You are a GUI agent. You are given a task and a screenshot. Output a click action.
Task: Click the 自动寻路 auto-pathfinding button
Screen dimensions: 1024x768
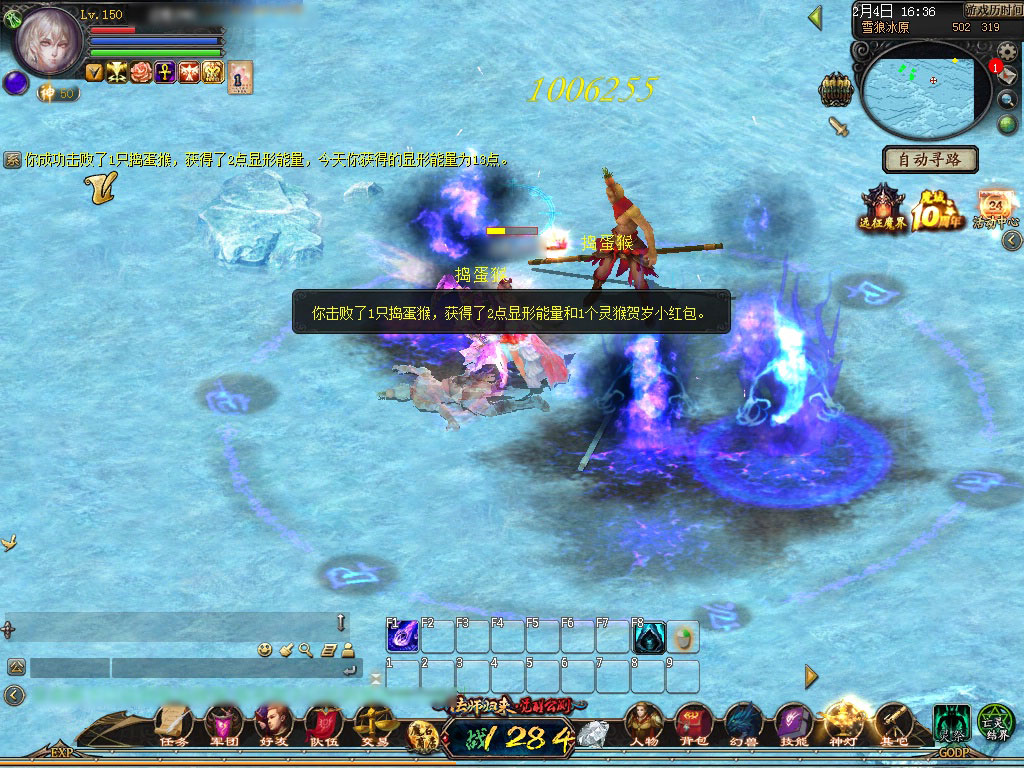(x=930, y=159)
